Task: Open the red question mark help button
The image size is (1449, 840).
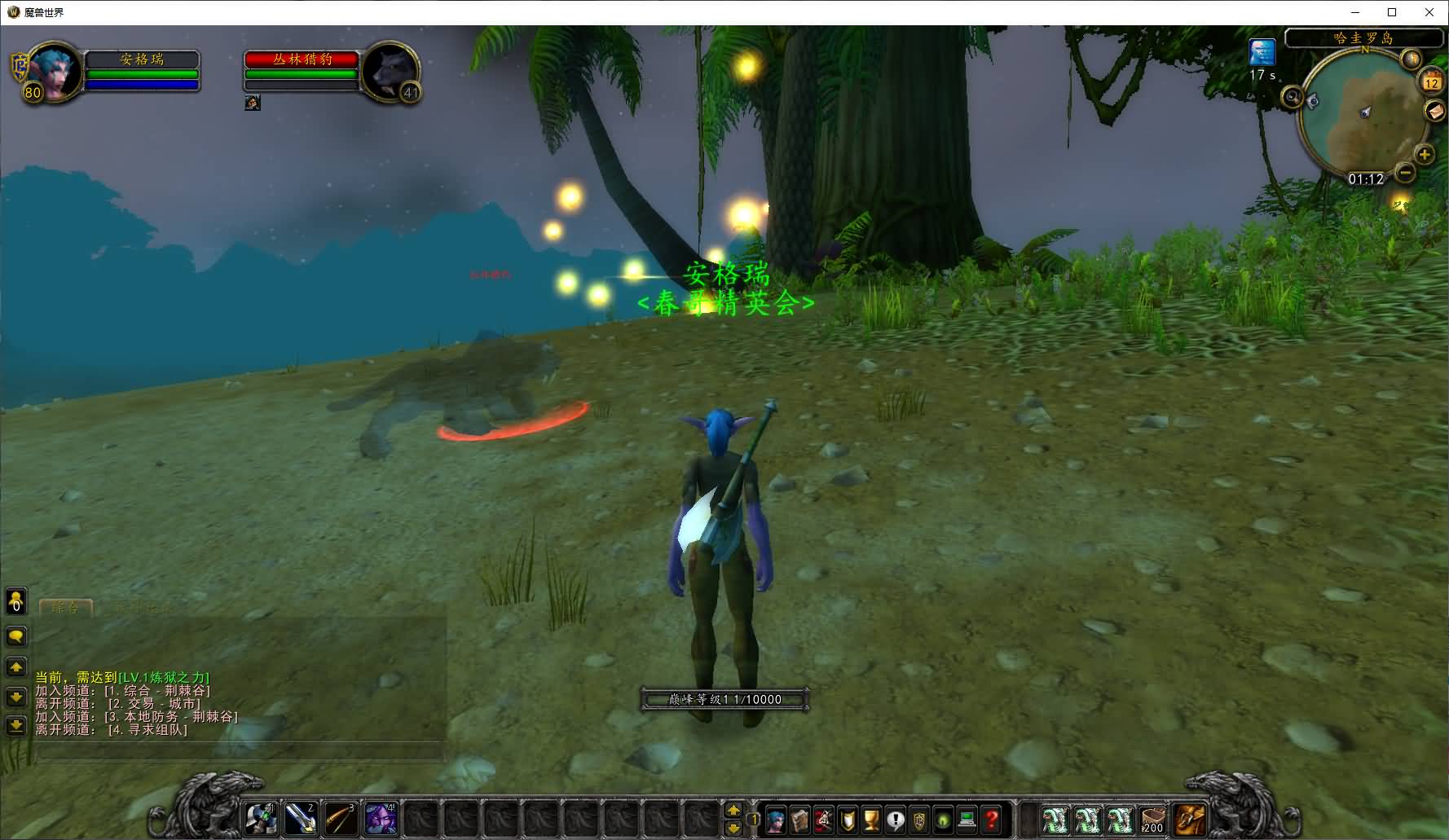Action: click(x=992, y=820)
